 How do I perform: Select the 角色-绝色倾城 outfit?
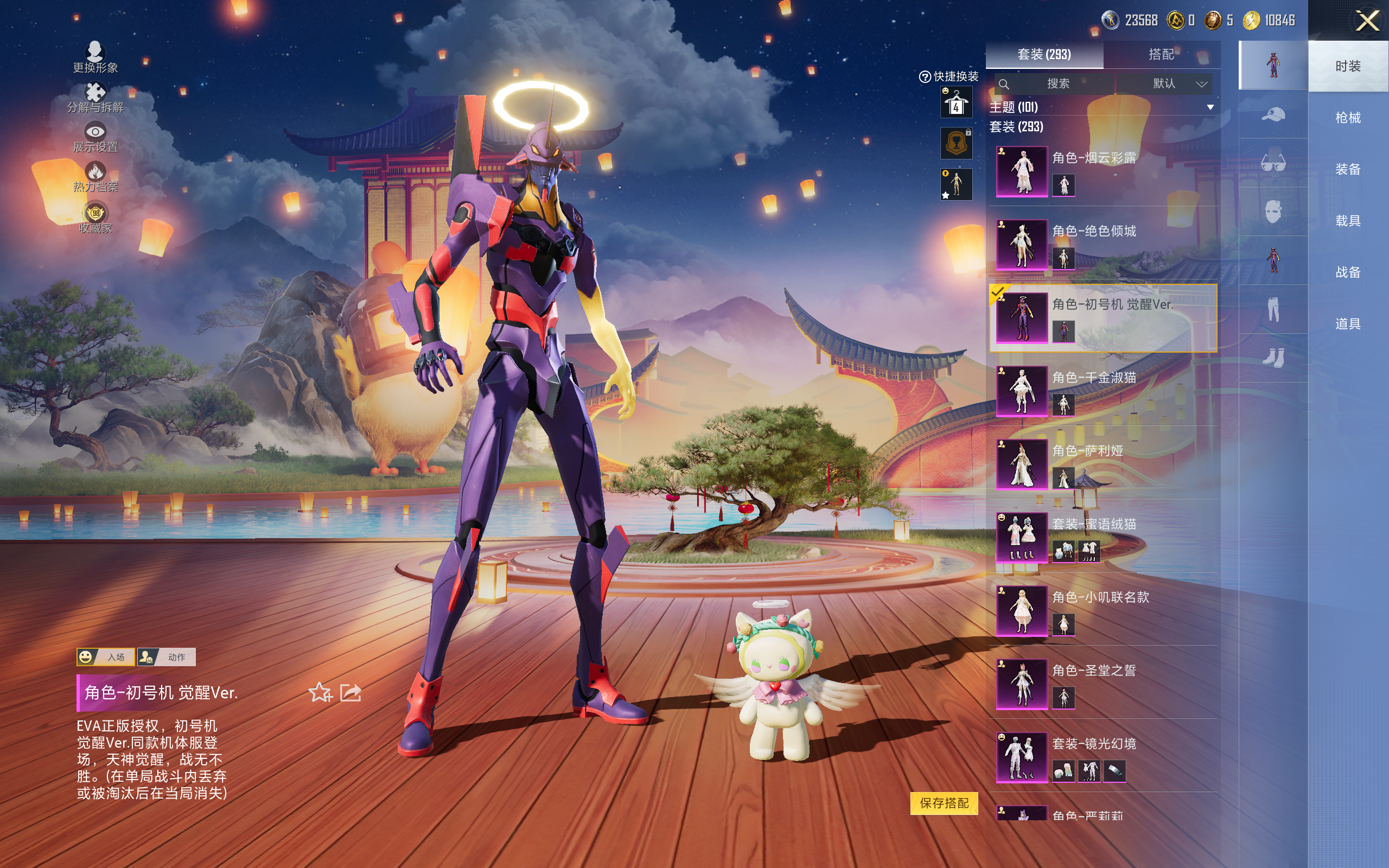click(1102, 245)
